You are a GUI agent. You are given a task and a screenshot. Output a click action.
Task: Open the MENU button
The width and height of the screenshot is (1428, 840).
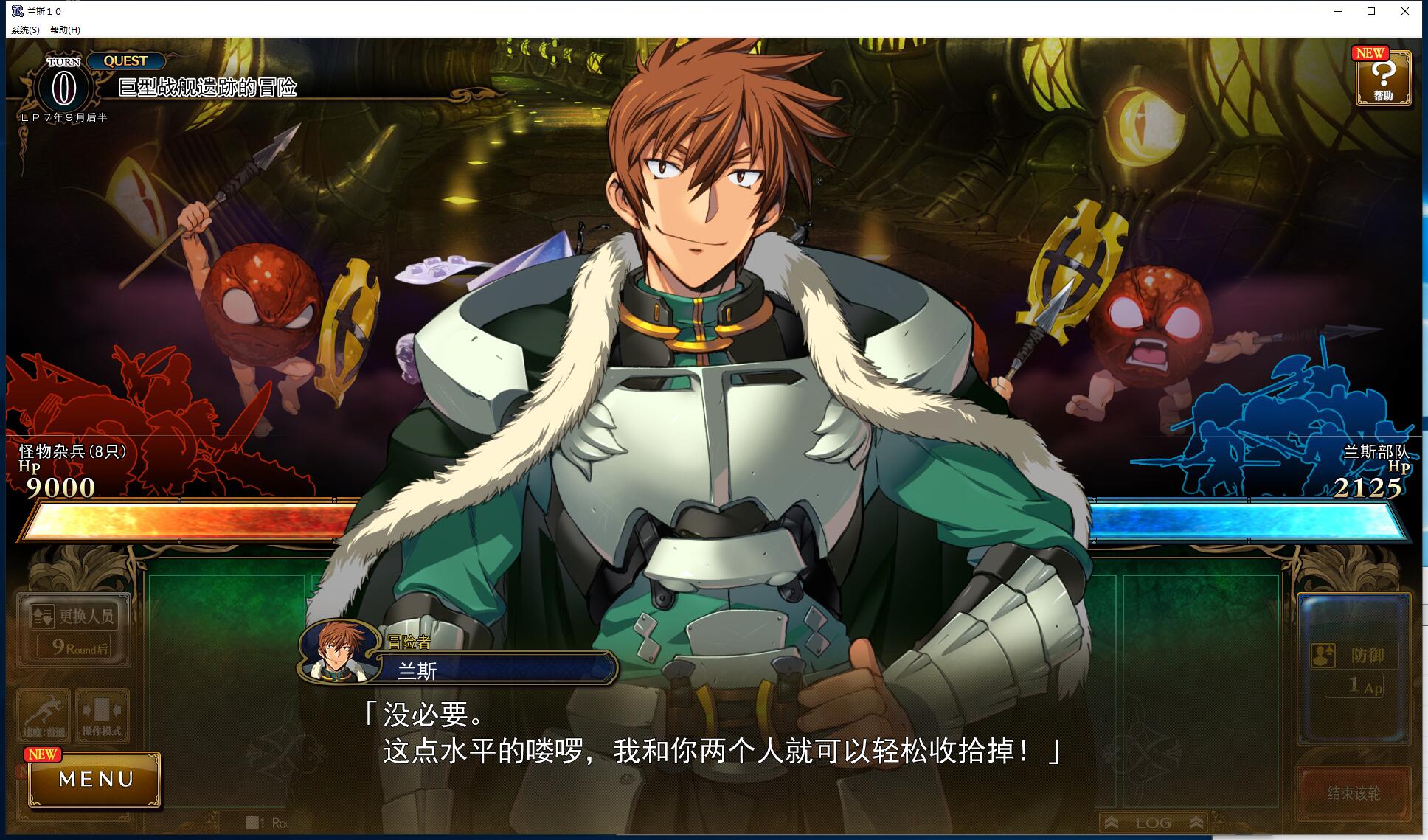point(95,780)
